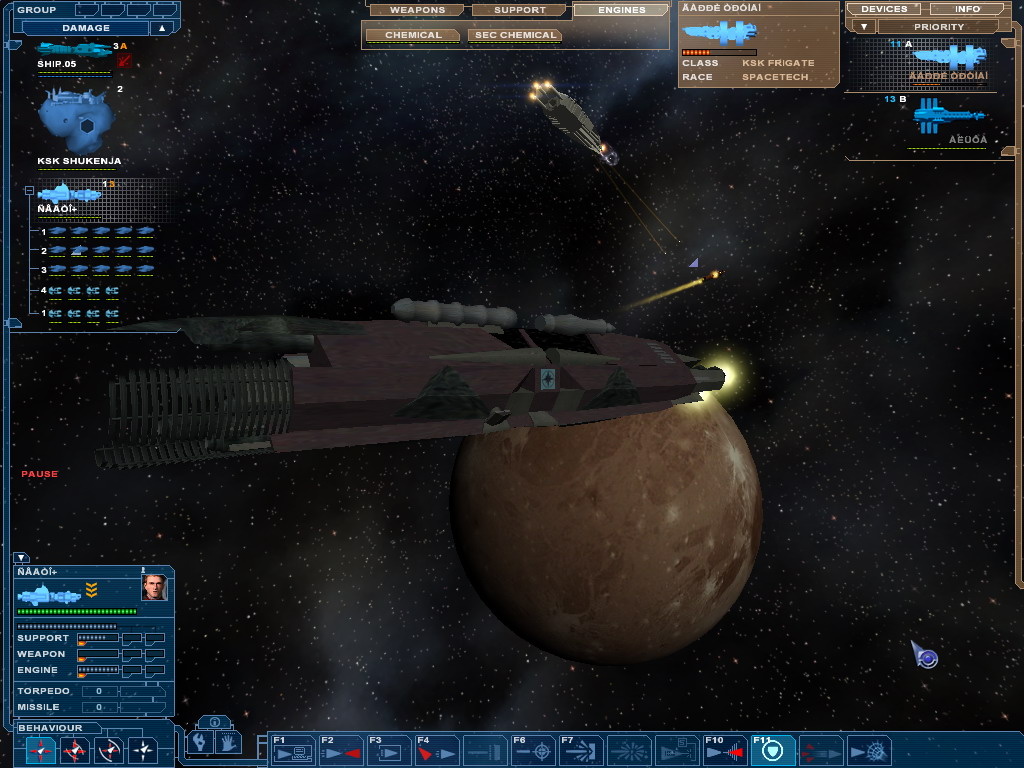The width and height of the screenshot is (1024, 768).
Task: Choose the Chemical engine option
Action: pos(413,35)
